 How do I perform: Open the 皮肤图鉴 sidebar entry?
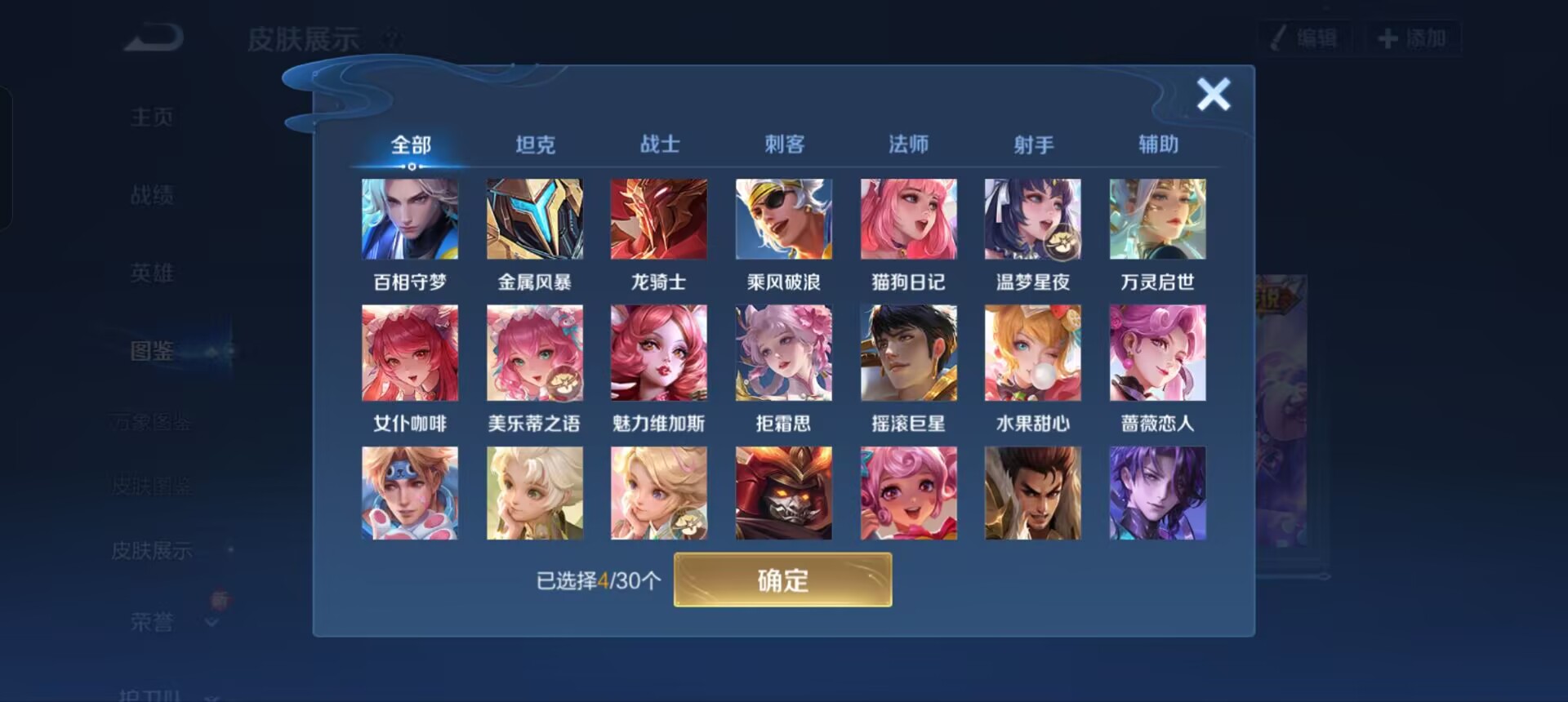coord(151,486)
